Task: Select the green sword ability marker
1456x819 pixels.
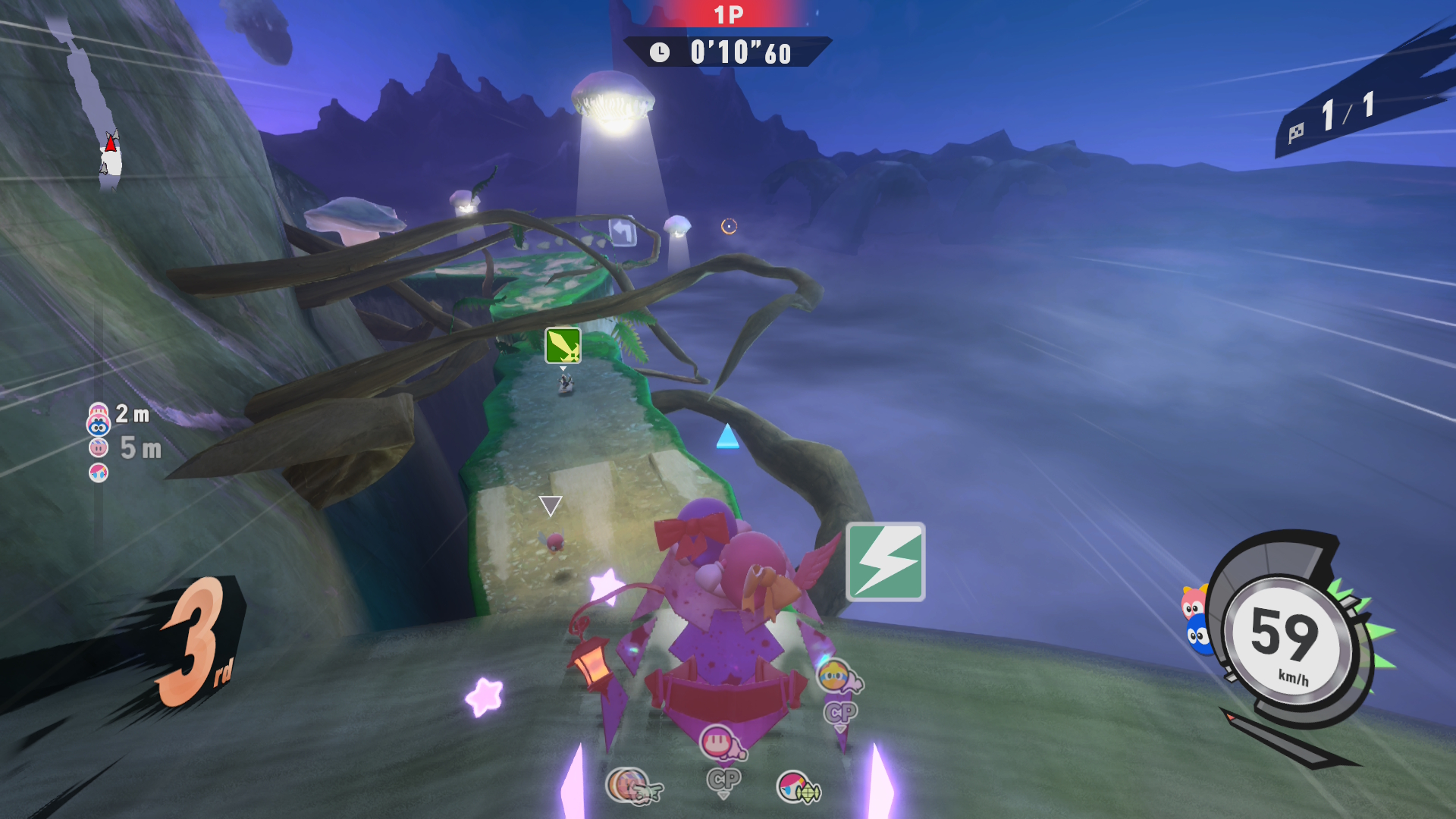Action: pyautogui.click(x=563, y=346)
